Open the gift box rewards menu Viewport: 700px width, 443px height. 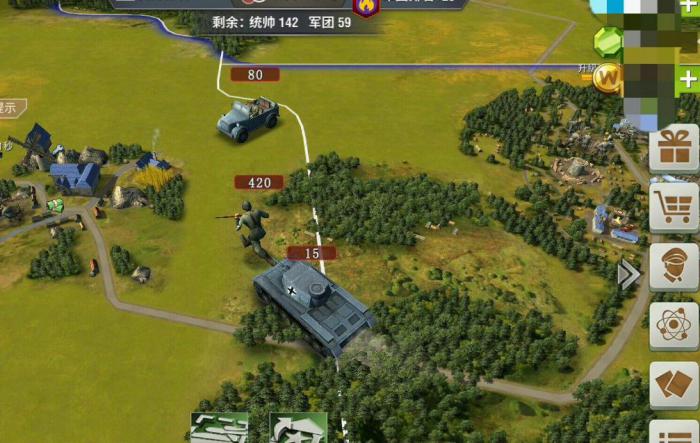(674, 149)
